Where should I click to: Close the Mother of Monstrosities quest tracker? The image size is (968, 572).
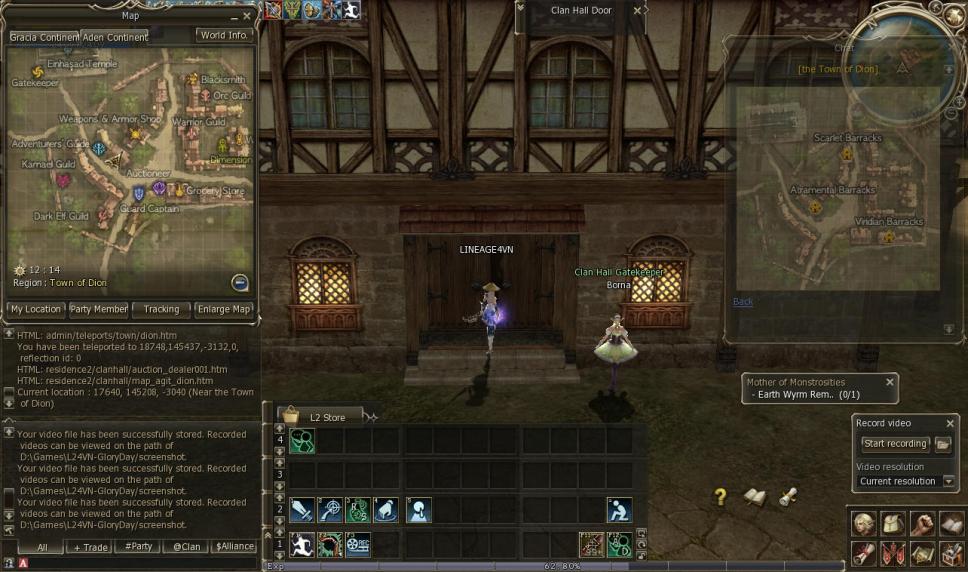click(x=889, y=382)
